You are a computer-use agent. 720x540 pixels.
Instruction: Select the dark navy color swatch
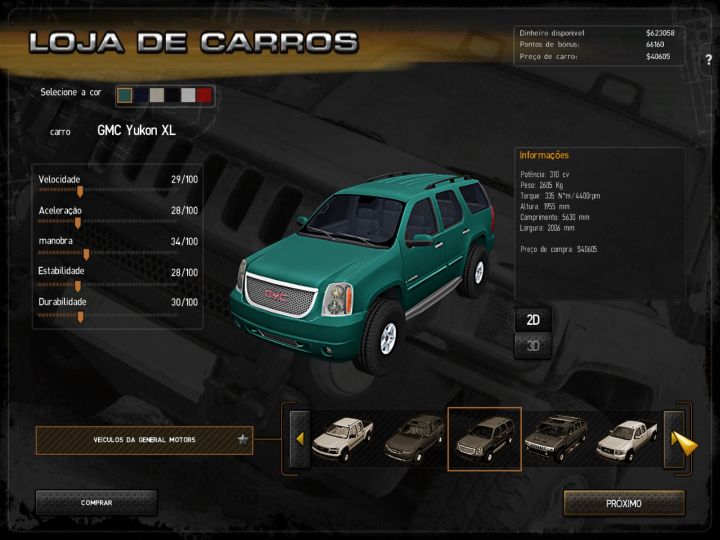[141, 95]
